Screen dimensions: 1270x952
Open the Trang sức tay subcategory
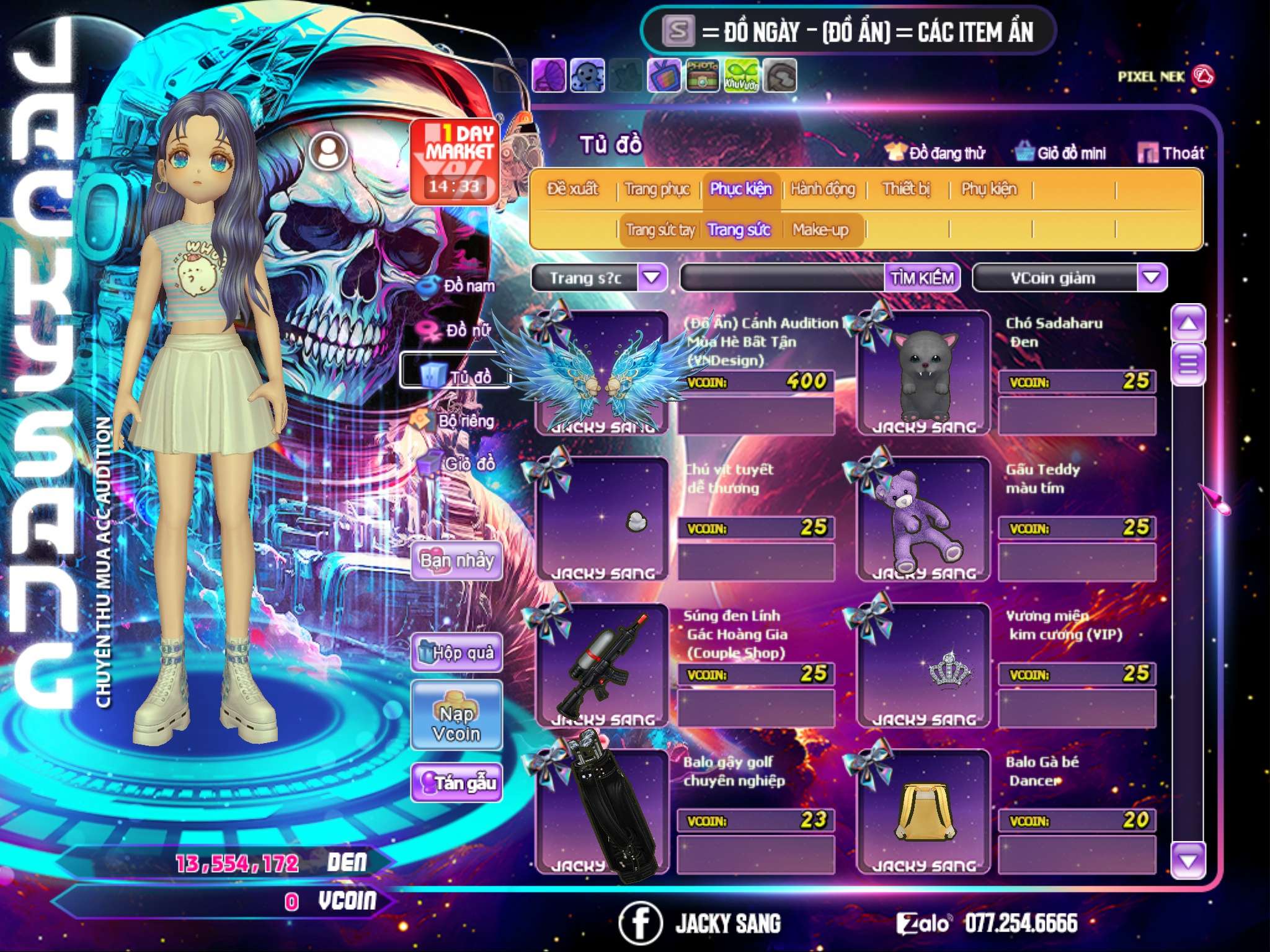pyautogui.click(x=660, y=230)
